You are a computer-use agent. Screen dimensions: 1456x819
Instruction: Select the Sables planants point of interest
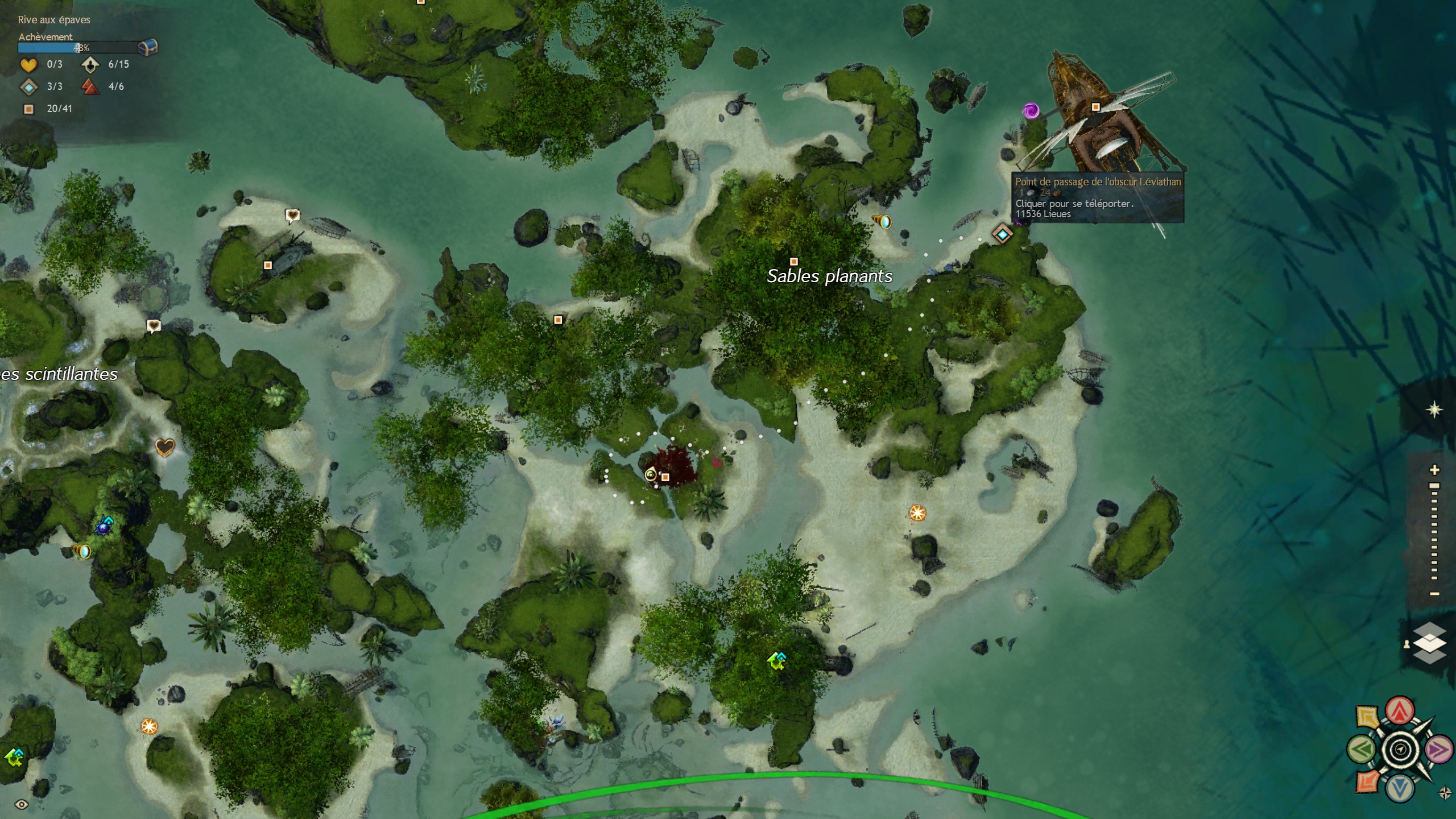[x=794, y=262]
